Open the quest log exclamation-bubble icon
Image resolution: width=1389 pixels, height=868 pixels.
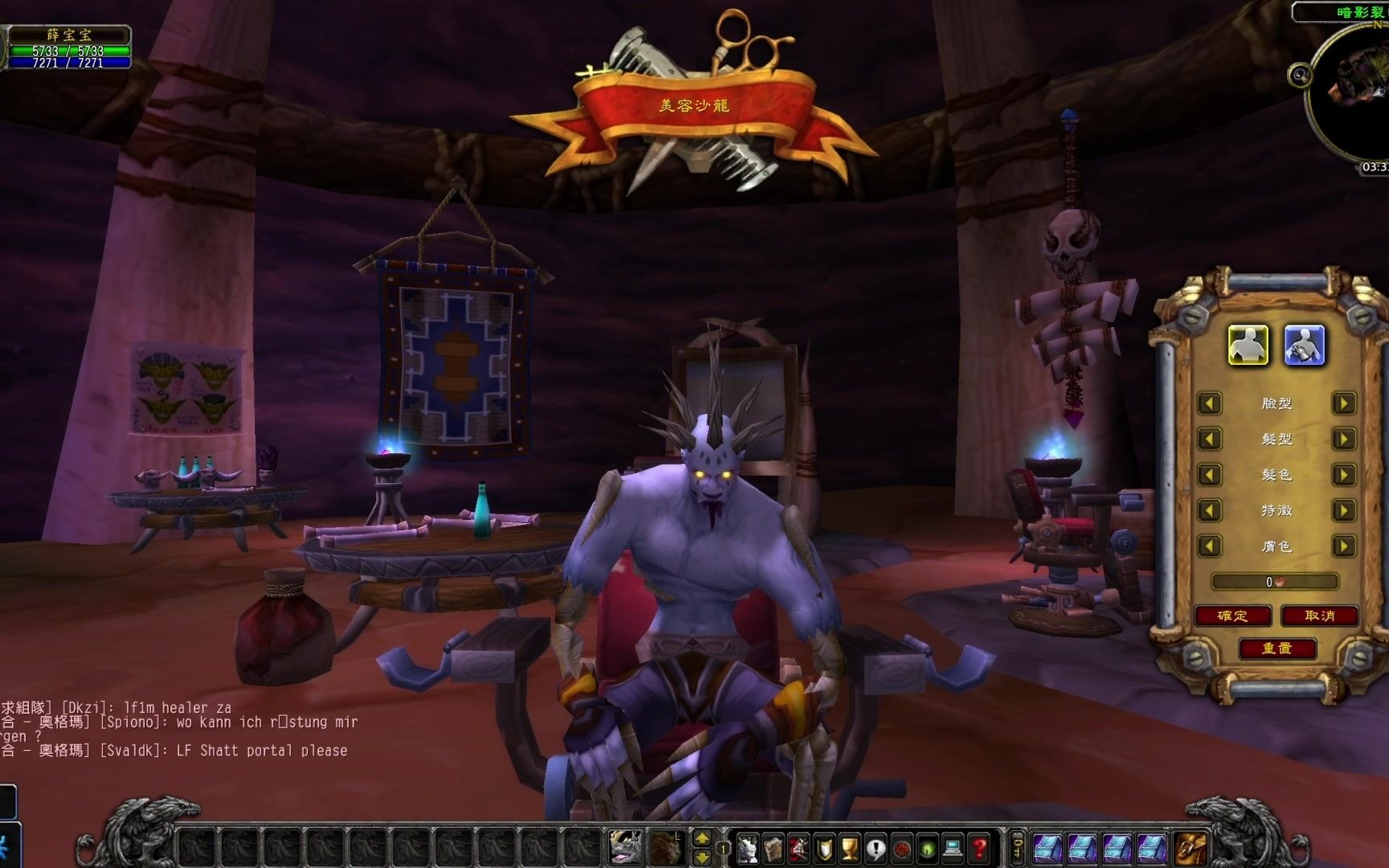875,848
